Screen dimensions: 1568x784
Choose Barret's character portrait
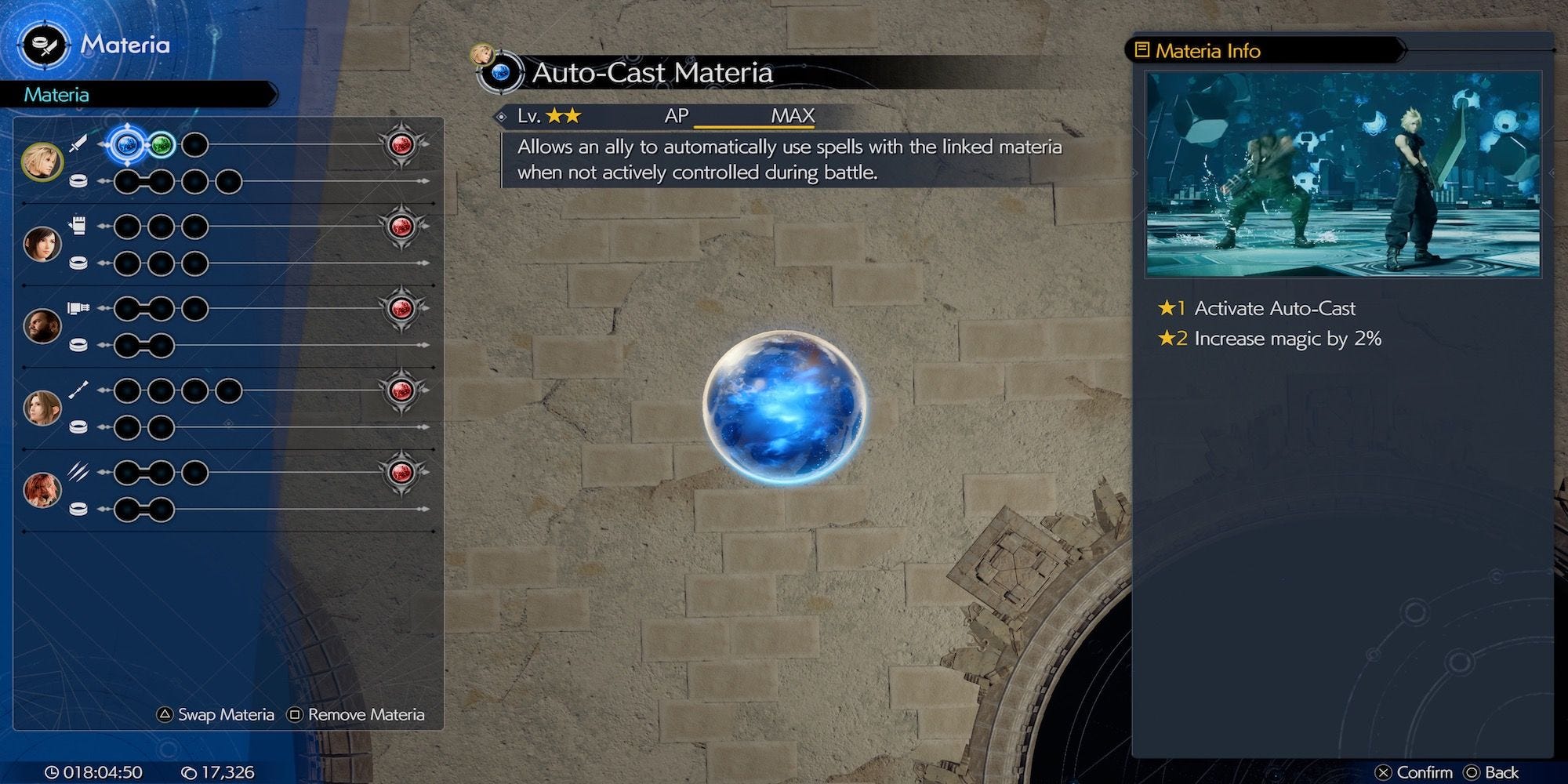(42, 326)
